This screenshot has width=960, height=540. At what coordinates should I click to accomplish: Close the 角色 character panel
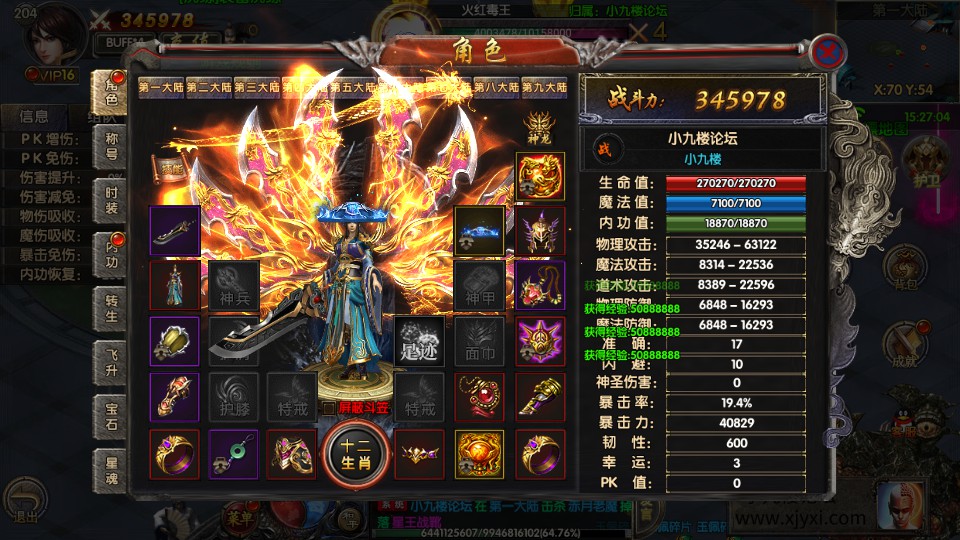click(x=825, y=51)
